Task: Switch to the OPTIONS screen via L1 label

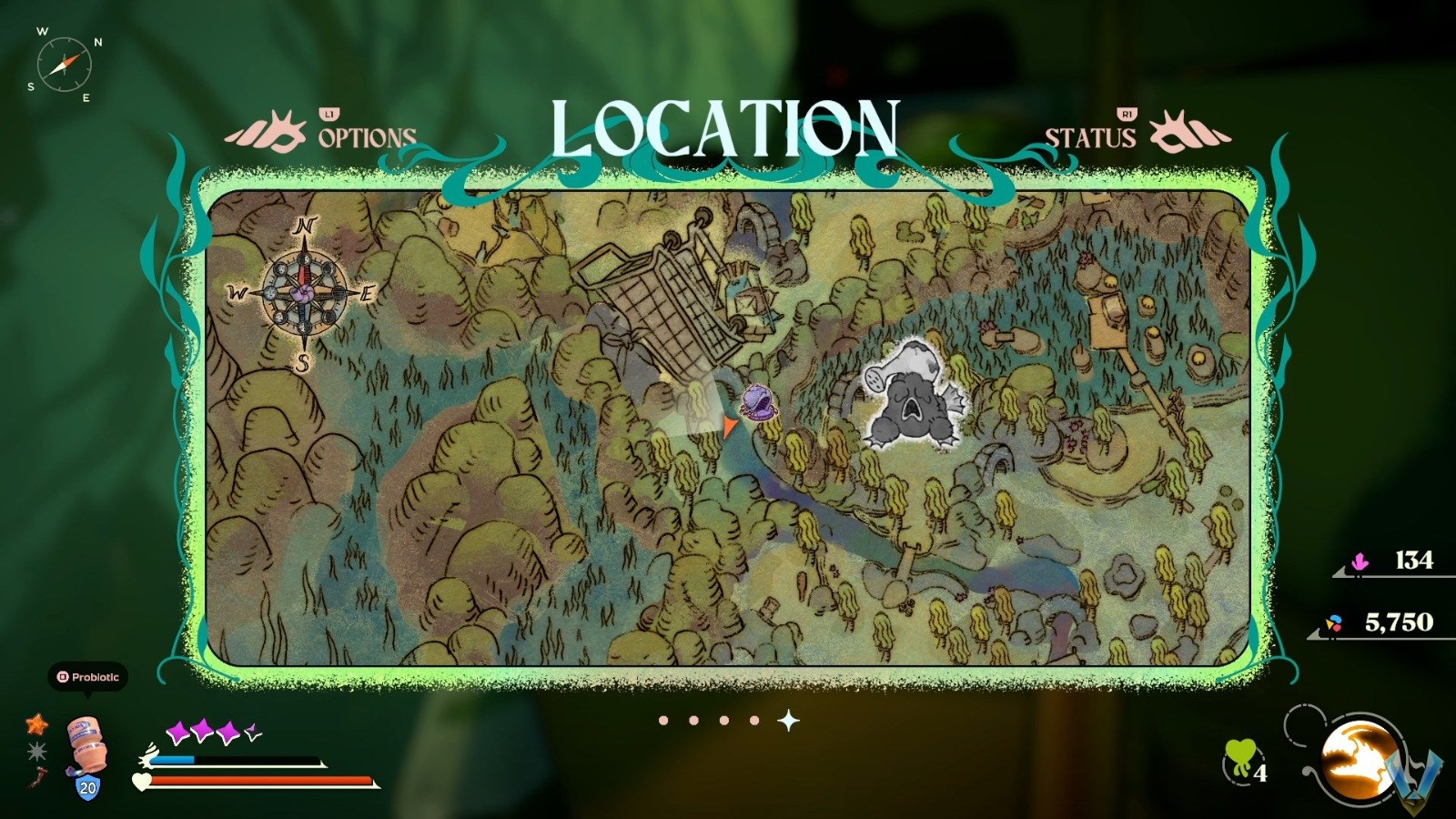Action: pos(329,116)
